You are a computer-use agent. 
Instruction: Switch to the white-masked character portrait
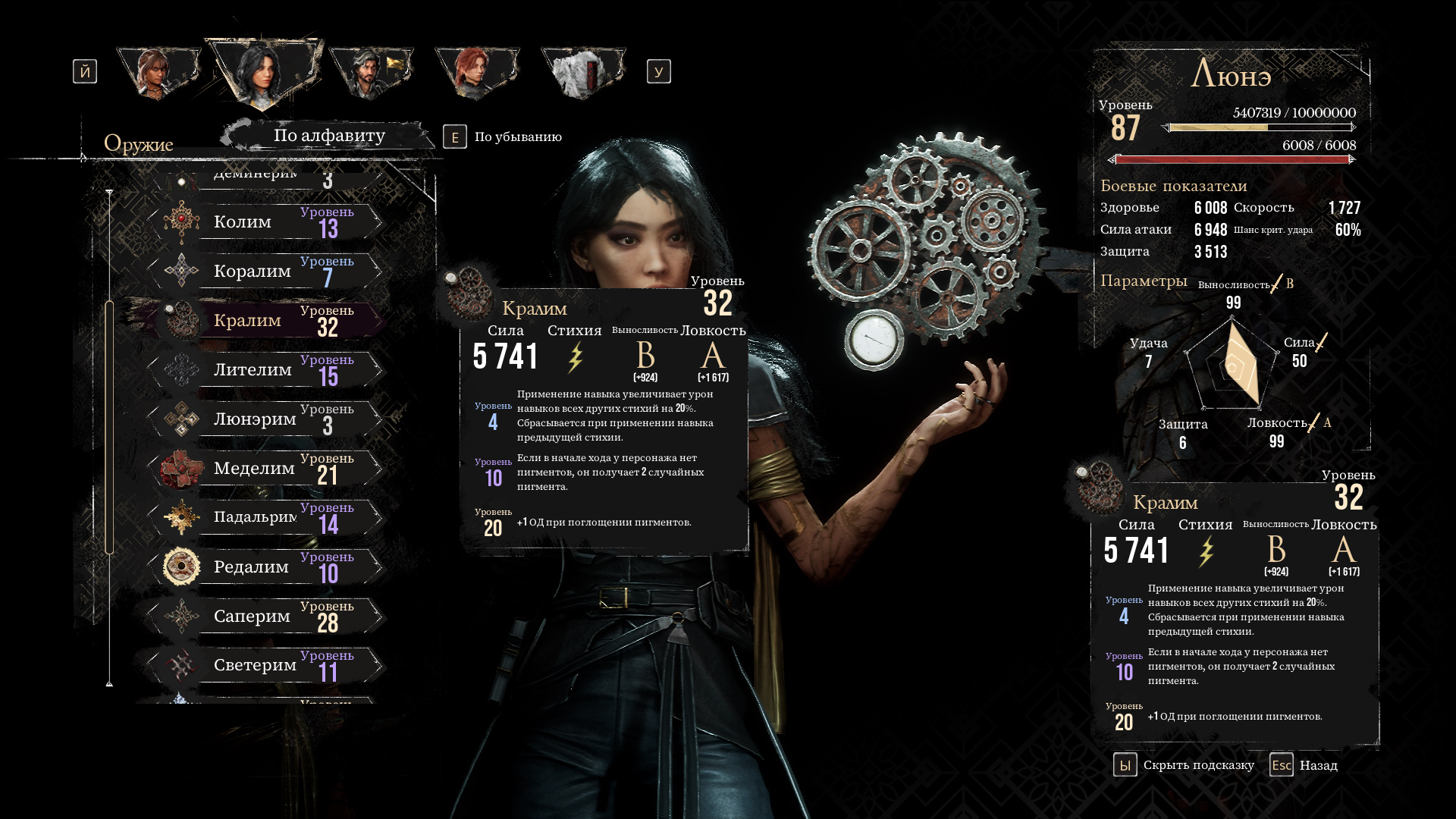tap(582, 72)
